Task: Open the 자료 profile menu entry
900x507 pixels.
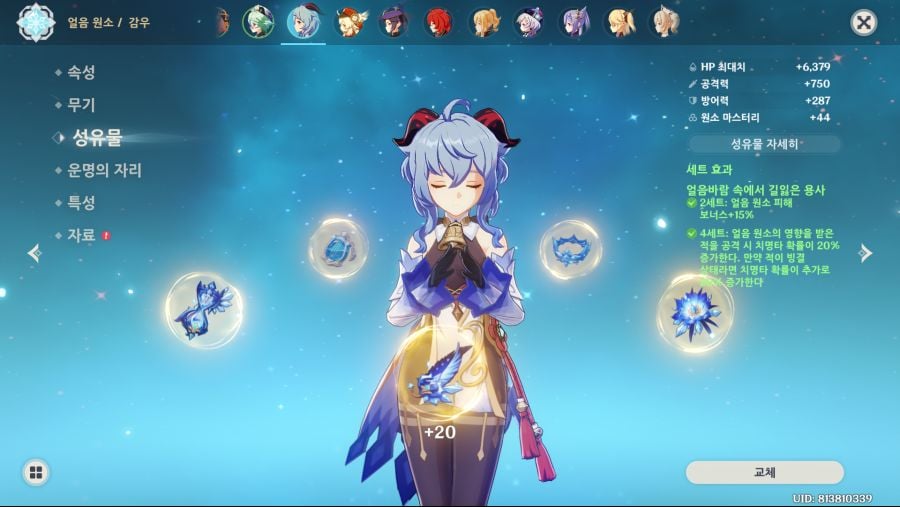Action: pyautogui.click(x=81, y=235)
